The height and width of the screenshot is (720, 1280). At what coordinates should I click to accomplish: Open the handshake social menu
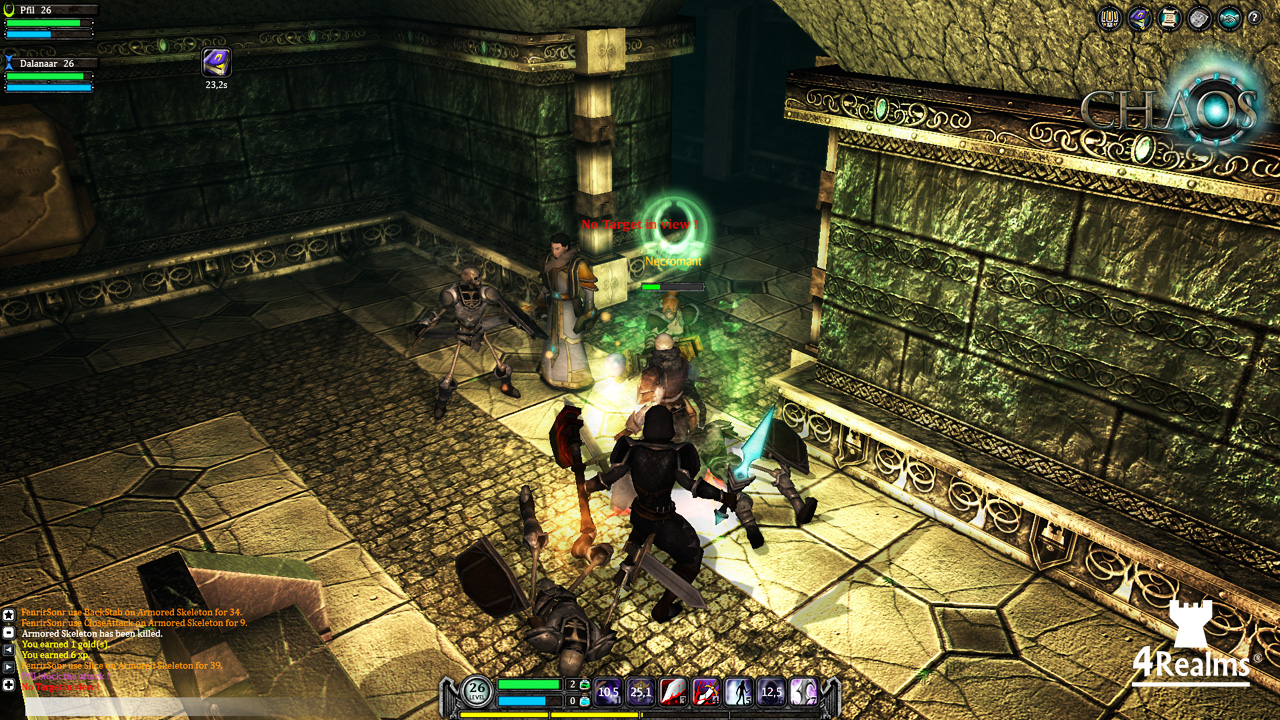click(1229, 18)
